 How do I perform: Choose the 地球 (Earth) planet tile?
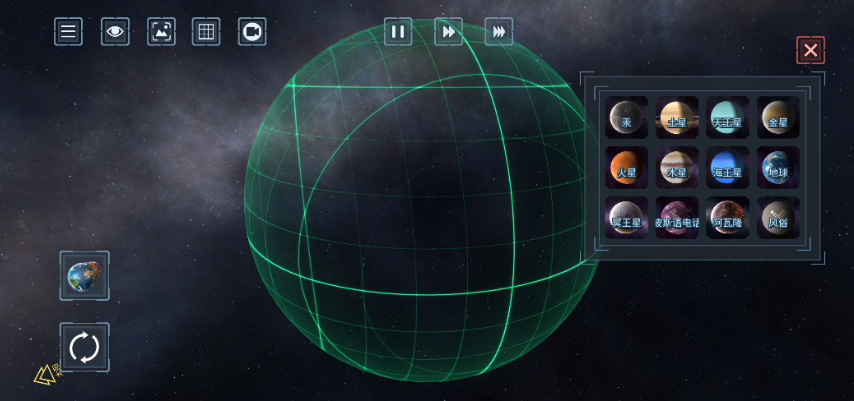click(x=777, y=168)
